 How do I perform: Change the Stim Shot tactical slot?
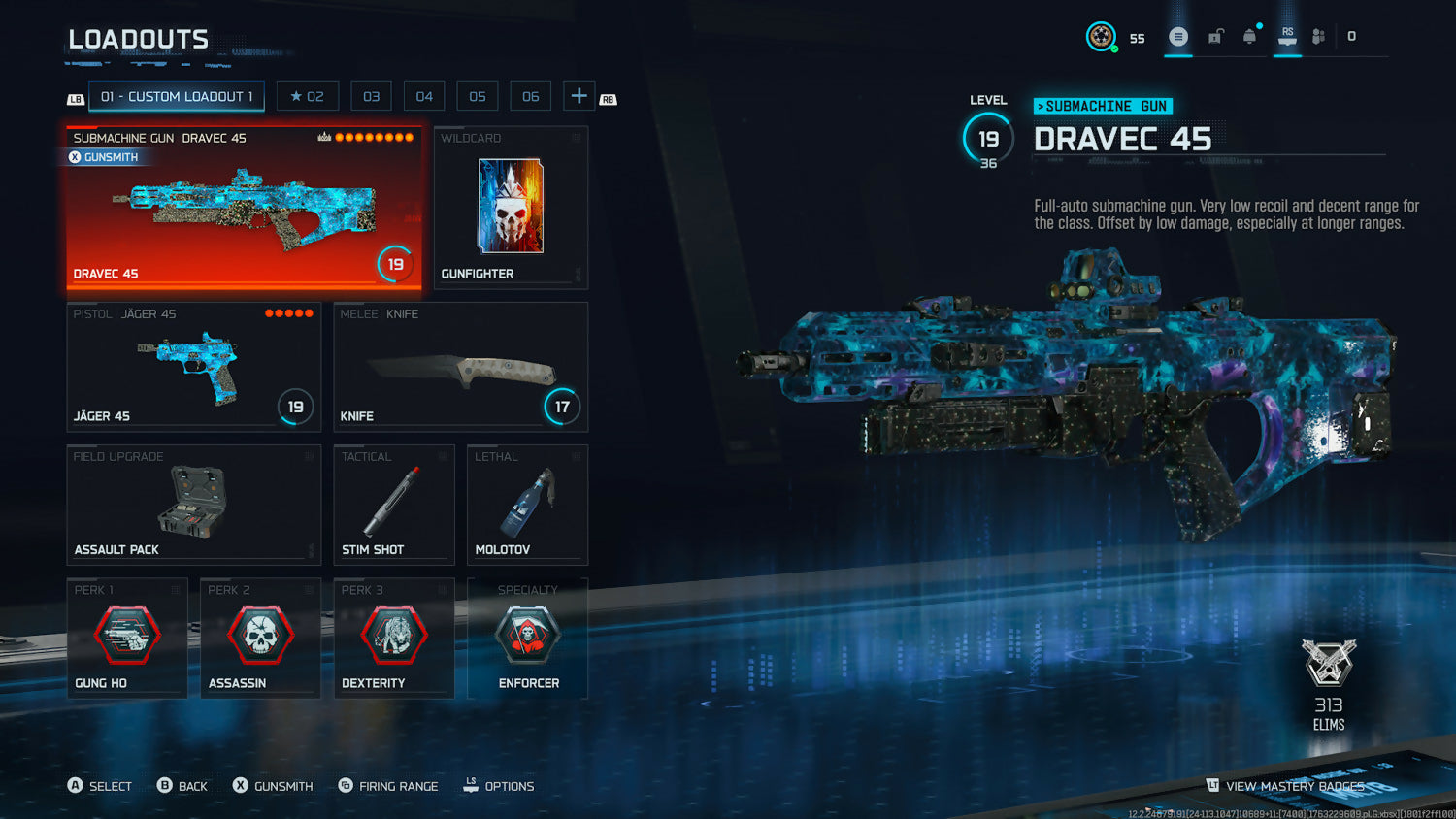[x=394, y=504]
